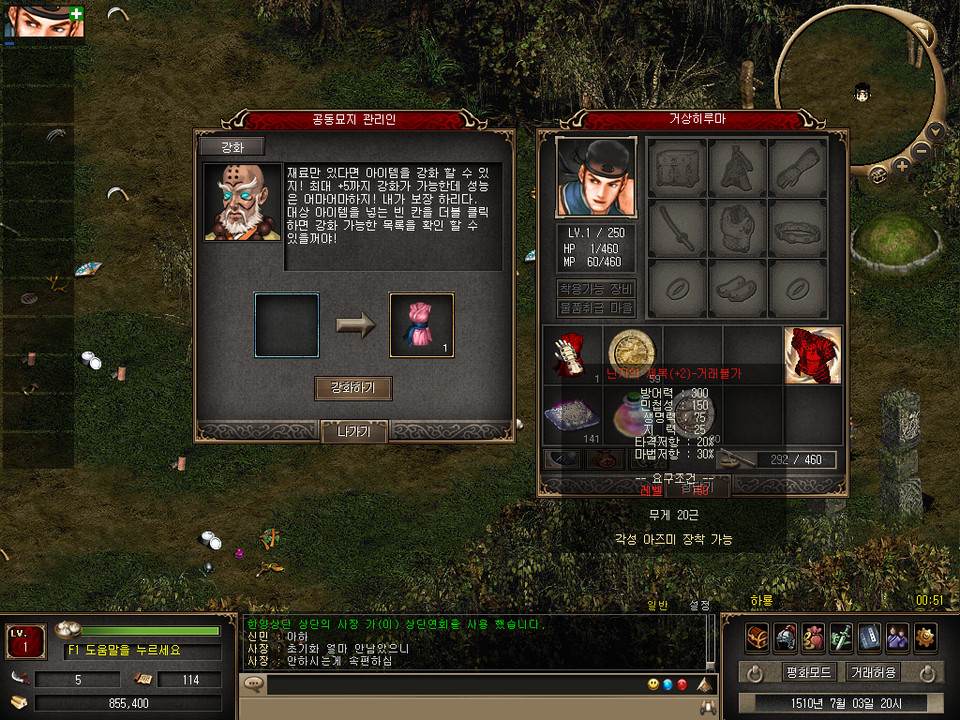The height and width of the screenshot is (720, 960).
Task: Open the treasure chest menu icon
Action: 757,636
